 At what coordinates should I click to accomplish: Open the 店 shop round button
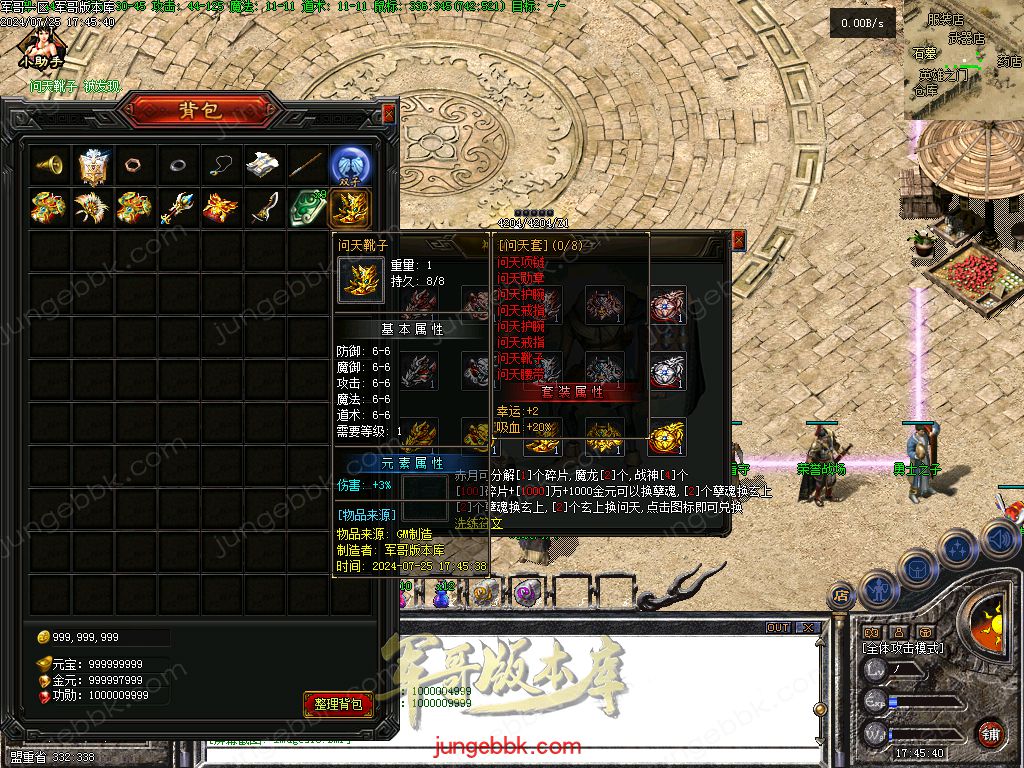[841, 597]
